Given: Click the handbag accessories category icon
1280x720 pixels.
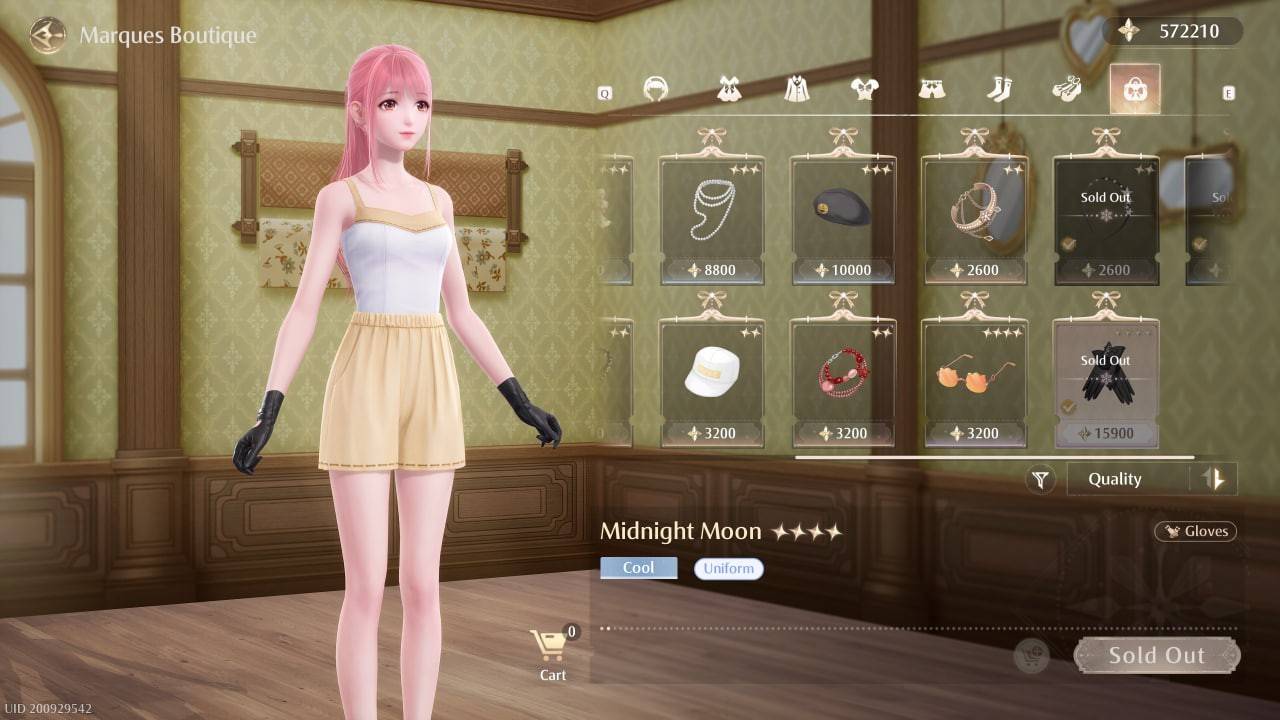Looking at the screenshot, I should (1133, 89).
